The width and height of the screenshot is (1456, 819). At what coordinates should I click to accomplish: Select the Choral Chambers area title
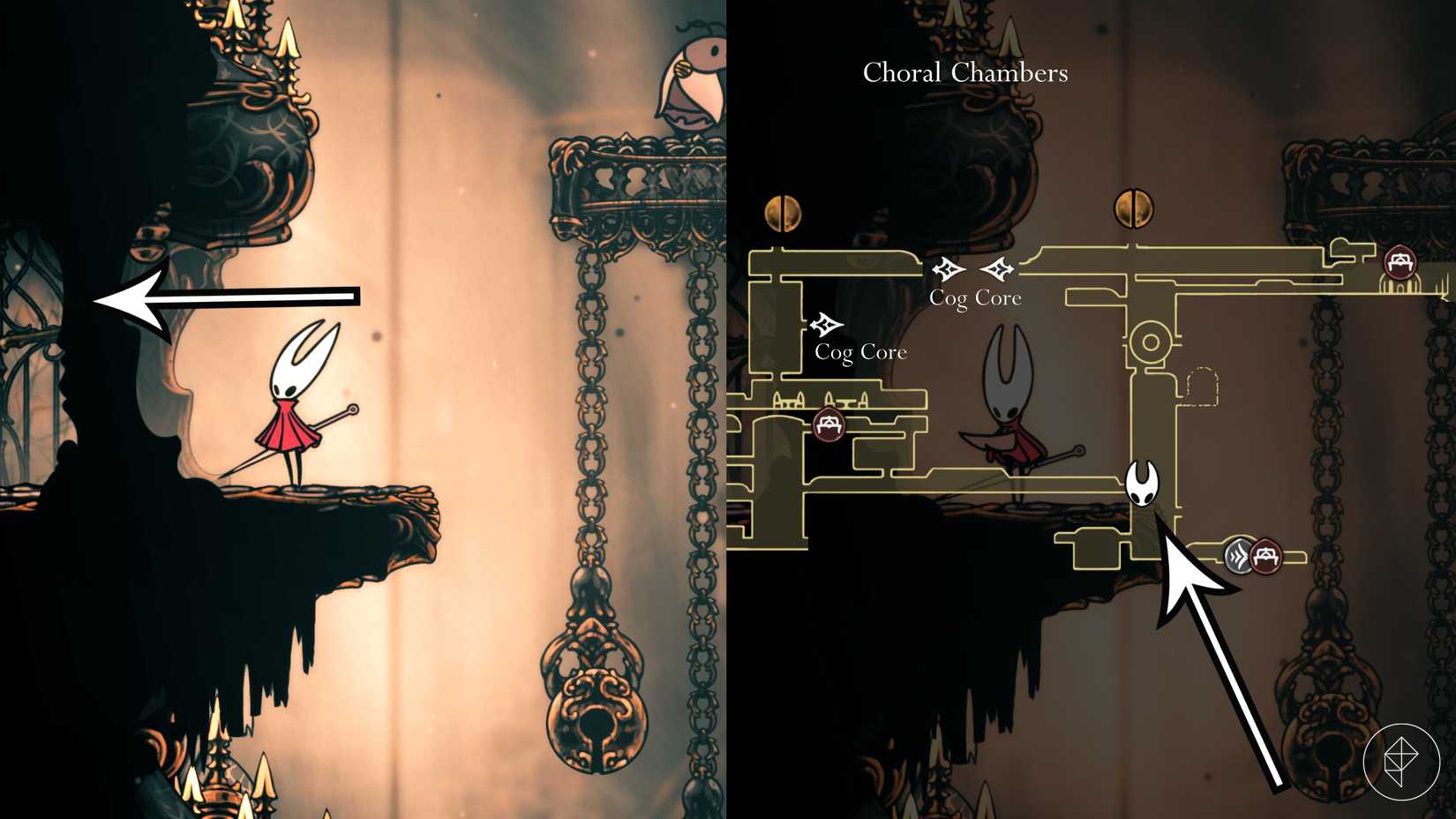click(x=964, y=73)
